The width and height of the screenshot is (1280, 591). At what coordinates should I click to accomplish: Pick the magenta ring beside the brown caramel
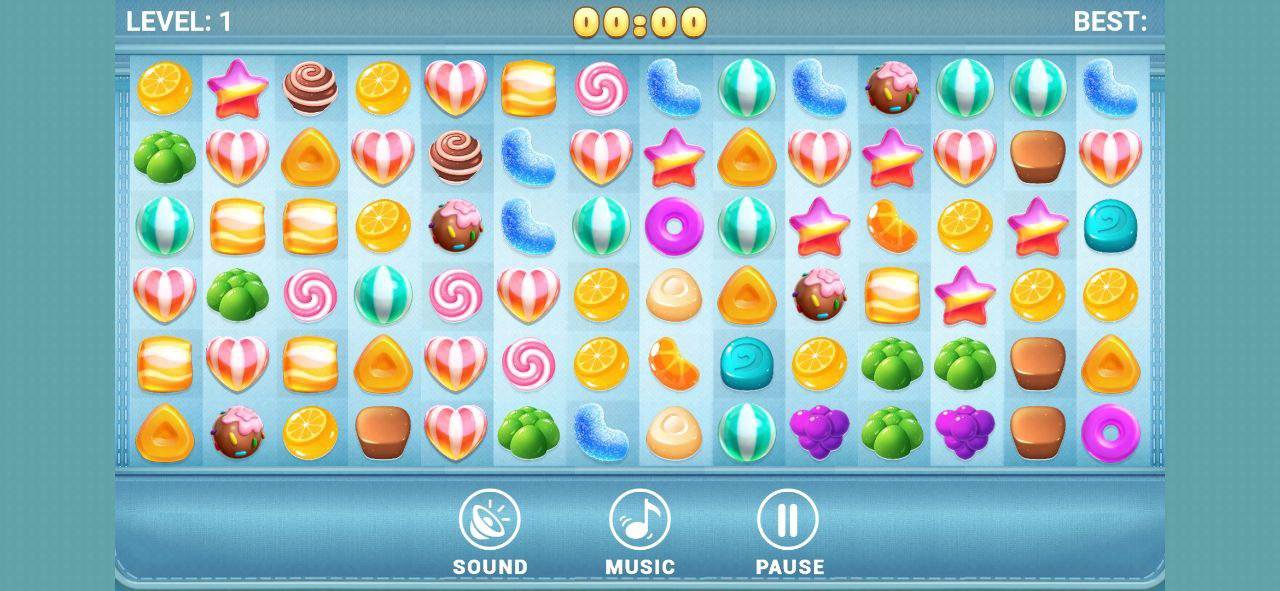pos(1110,432)
